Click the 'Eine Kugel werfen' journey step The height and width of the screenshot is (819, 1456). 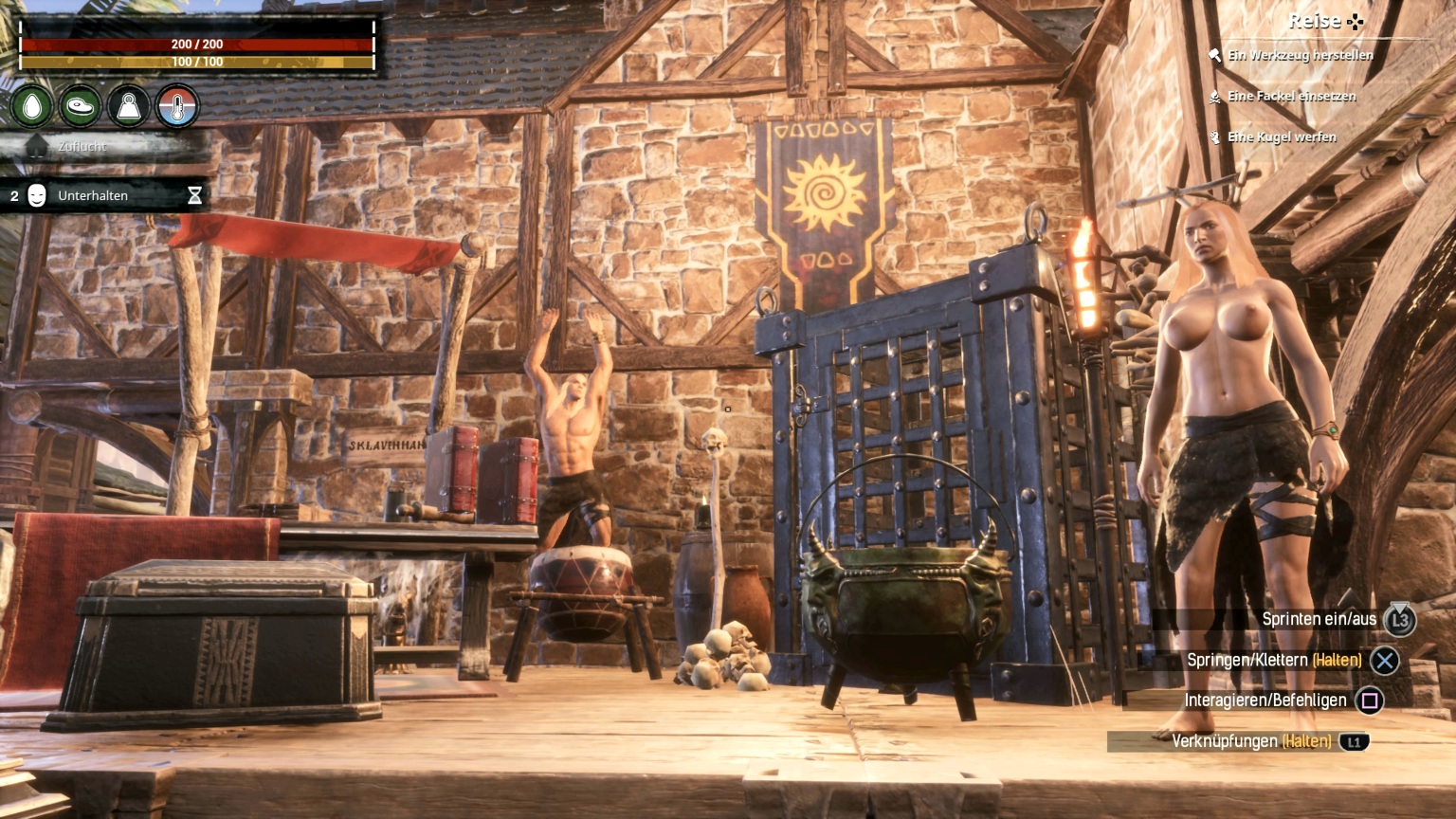(x=1282, y=136)
